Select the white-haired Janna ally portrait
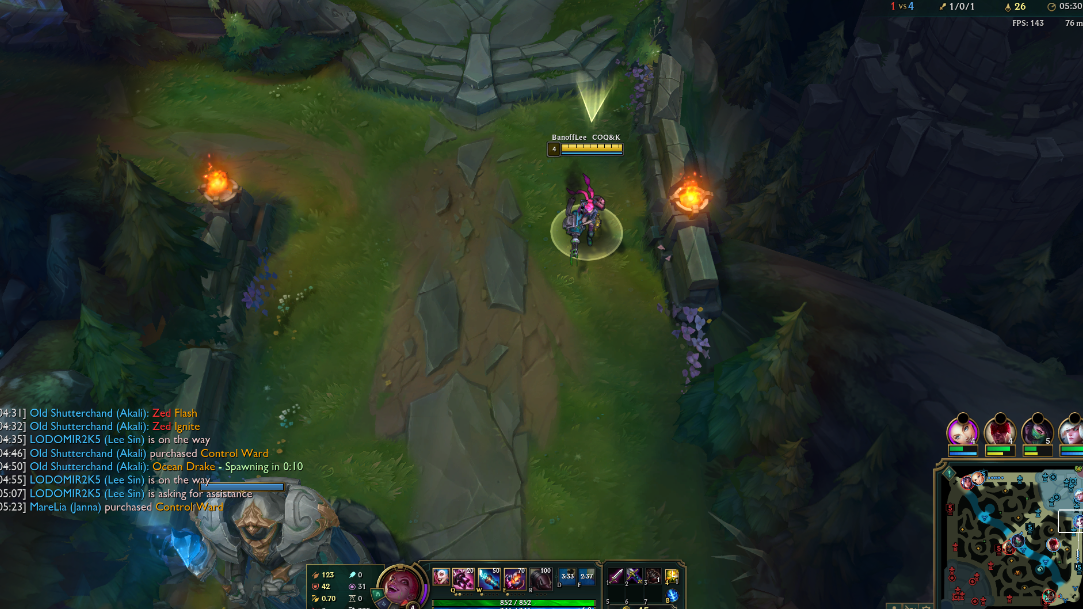Screen dimensions: 1083x609 pos(1072,431)
